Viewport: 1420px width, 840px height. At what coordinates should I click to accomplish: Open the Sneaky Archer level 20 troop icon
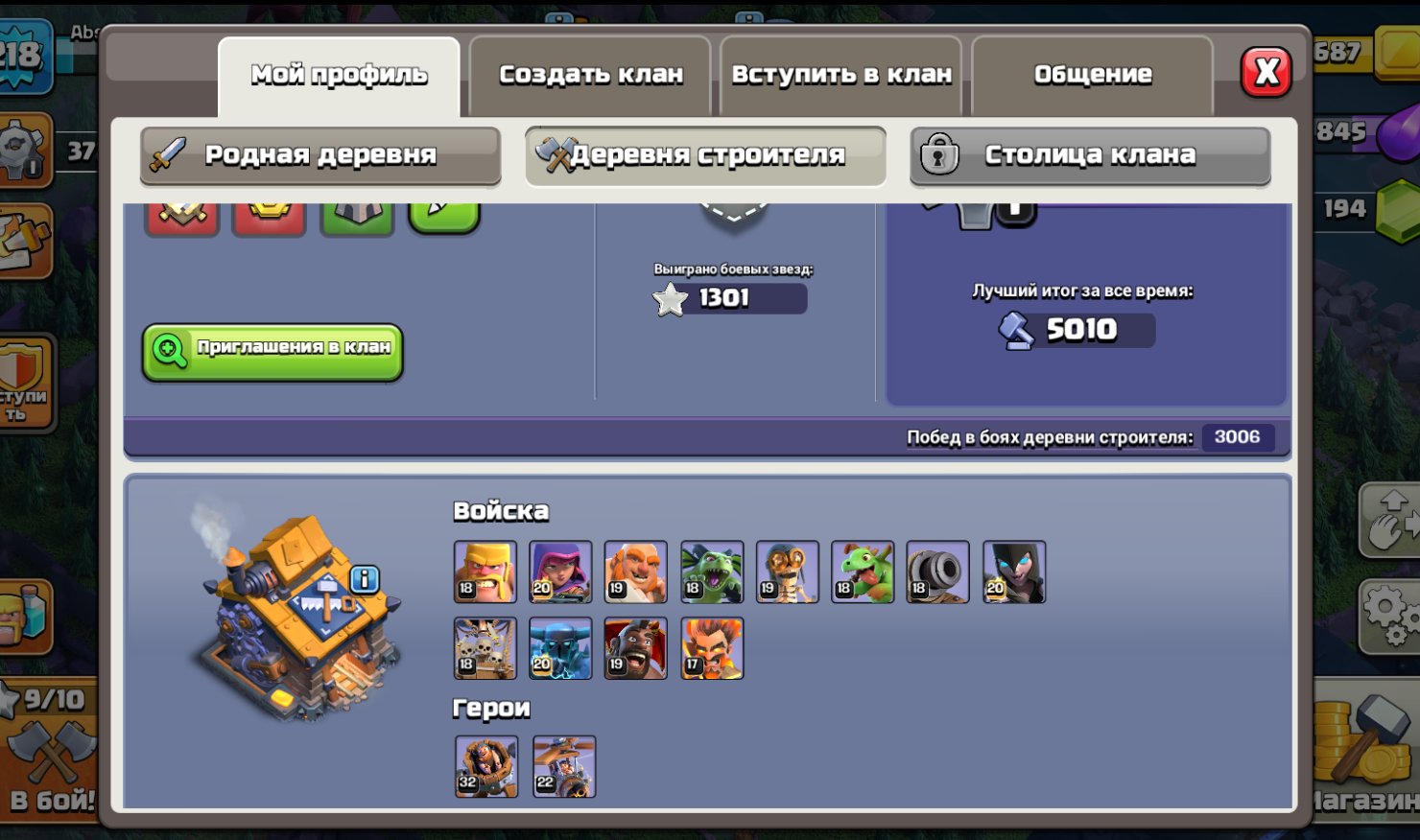559,572
